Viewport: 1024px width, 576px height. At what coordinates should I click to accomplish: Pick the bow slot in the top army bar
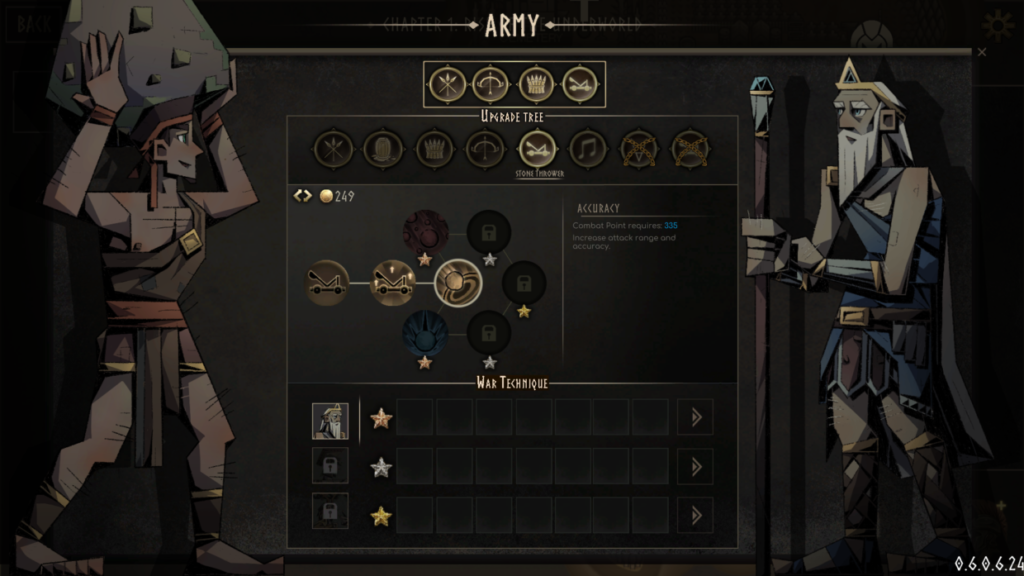coord(491,84)
